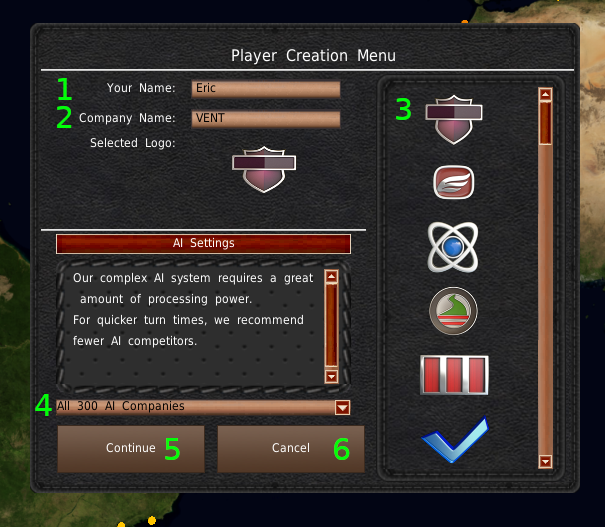Select the Company Name text field
The height and width of the screenshot is (527, 605).
click(266, 118)
